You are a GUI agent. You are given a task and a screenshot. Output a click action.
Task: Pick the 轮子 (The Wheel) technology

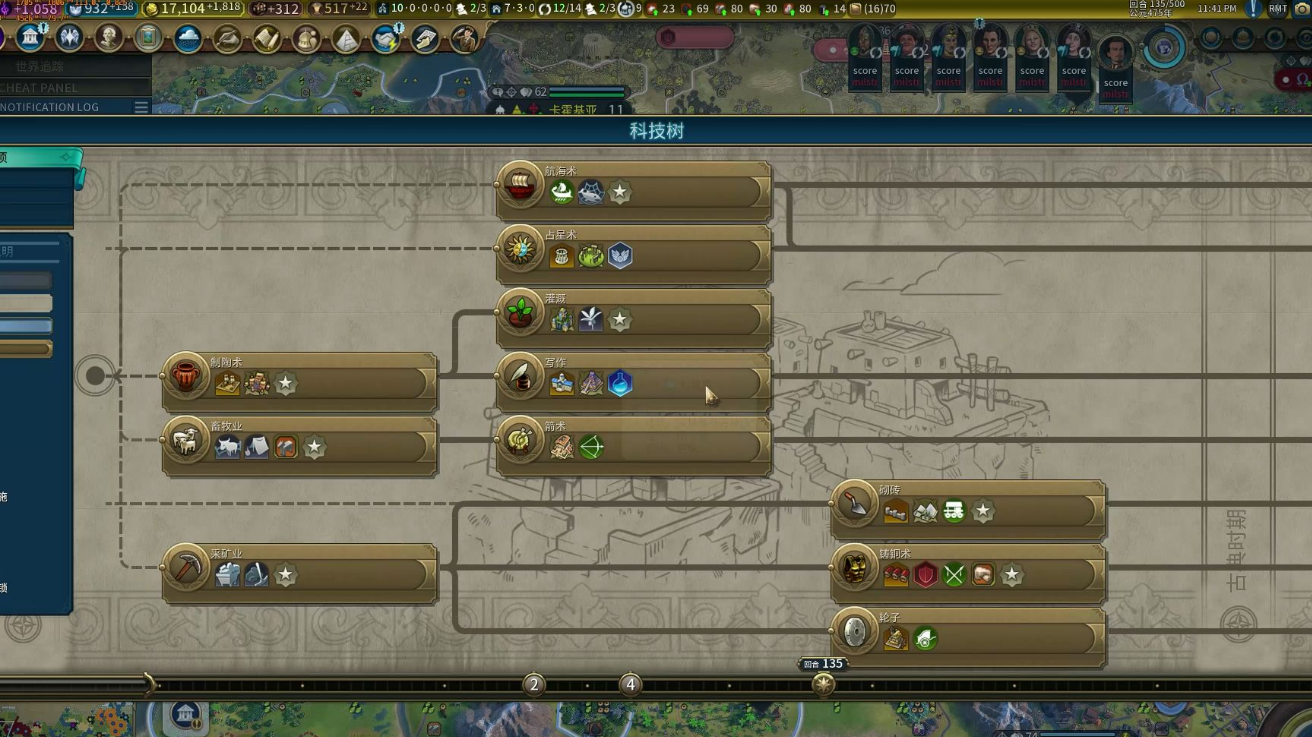pyautogui.click(x=968, y=637)
